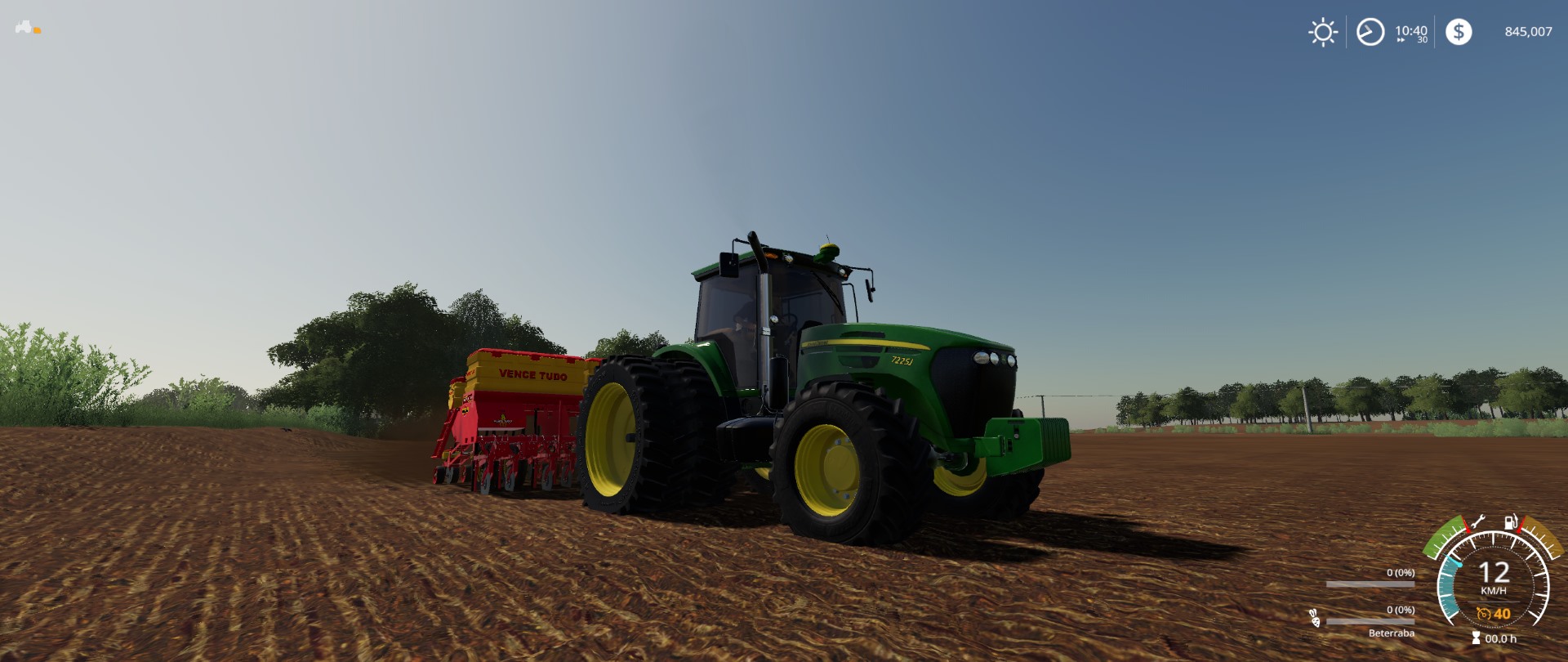This screenshot has height=662, width=1568.
Task: Click the beet crop icon near Beterraba
Action: (1315, 619)
